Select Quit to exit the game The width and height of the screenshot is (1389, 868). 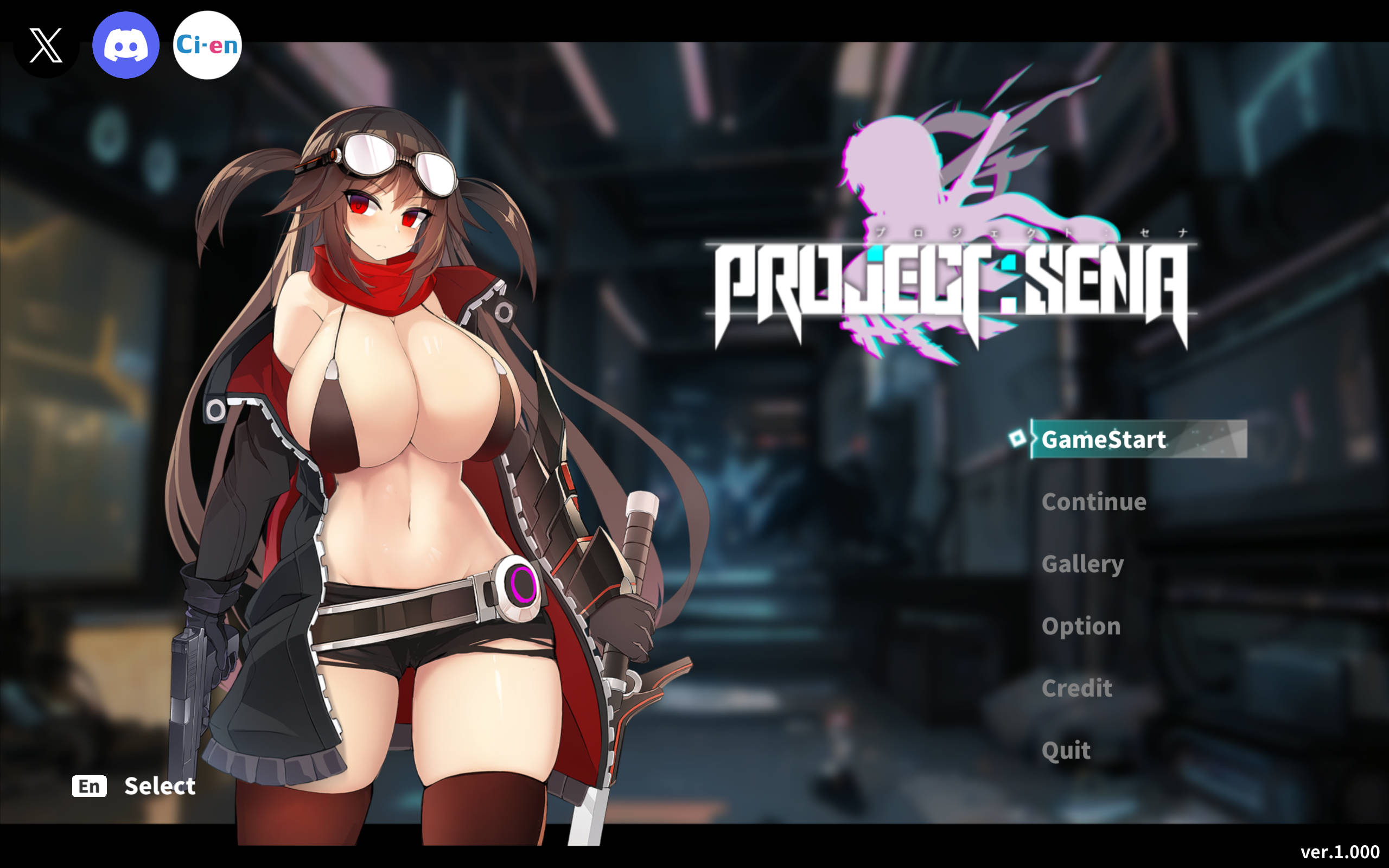[x=1066, y=750]
